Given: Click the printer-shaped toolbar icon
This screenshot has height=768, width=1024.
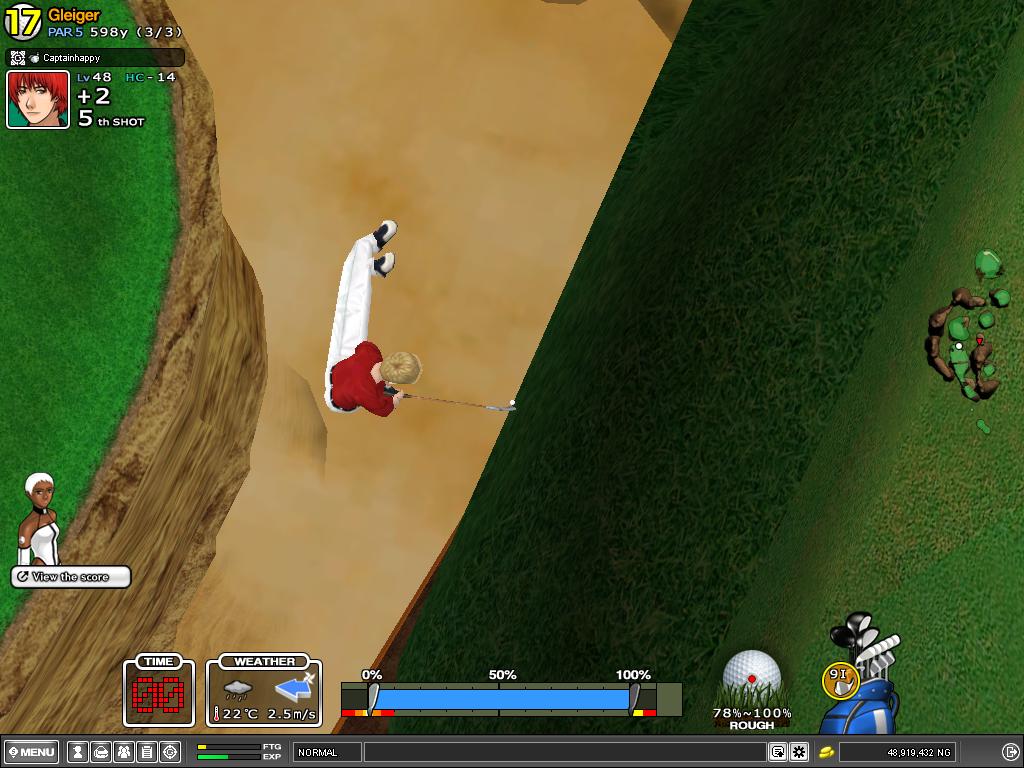Looking at the screenshot, I should pos(101,752).
